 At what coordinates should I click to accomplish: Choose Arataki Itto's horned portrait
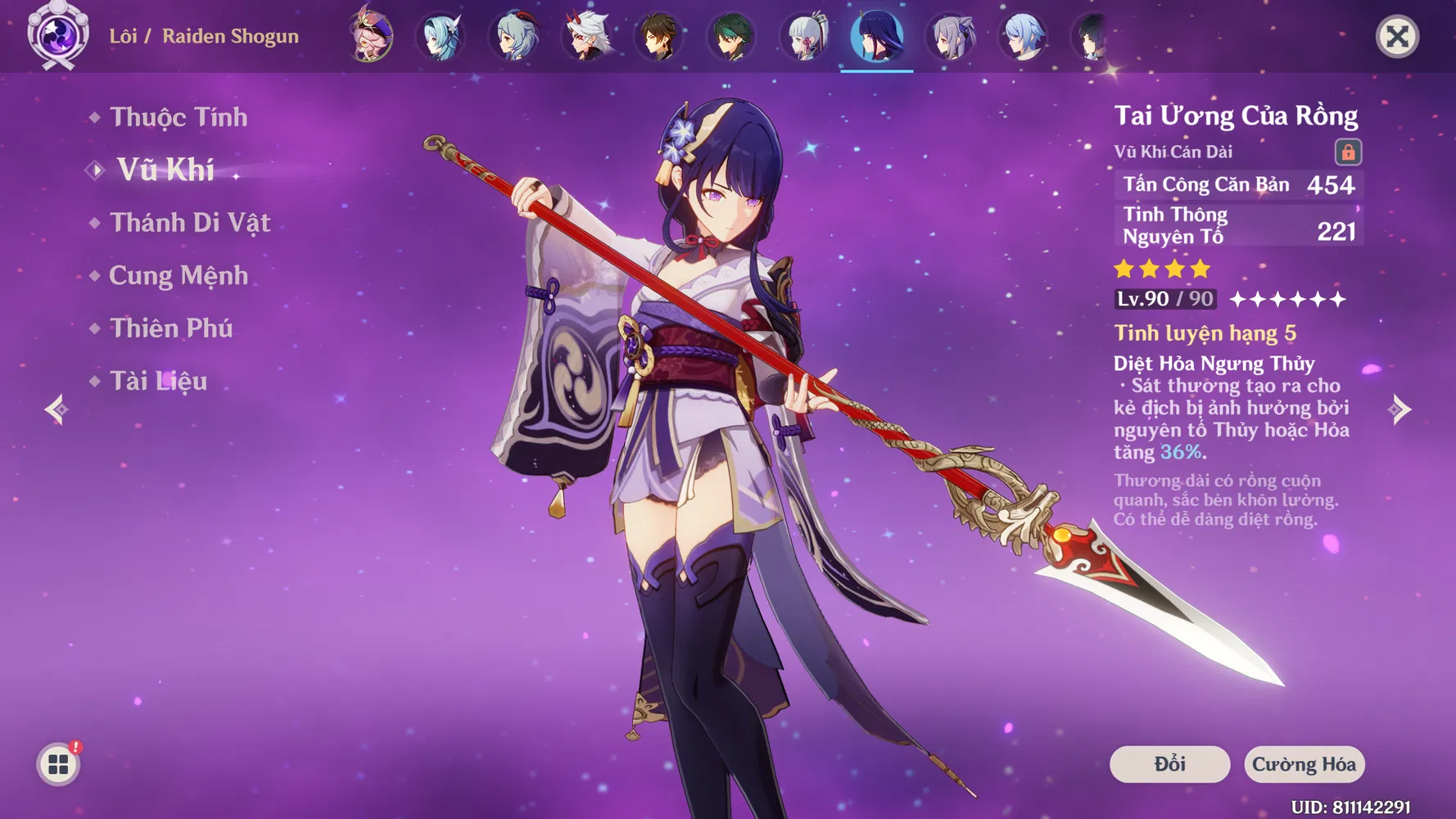[587, 37]
